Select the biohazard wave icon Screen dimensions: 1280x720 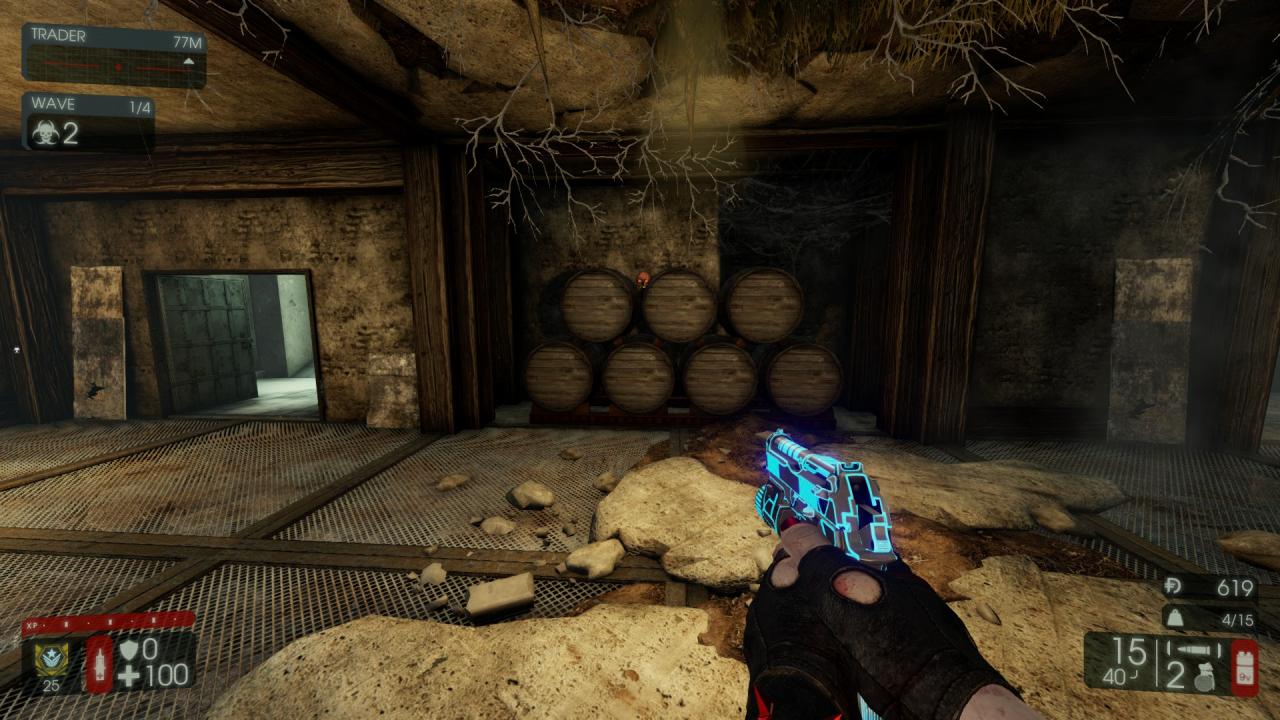[44, 134]
